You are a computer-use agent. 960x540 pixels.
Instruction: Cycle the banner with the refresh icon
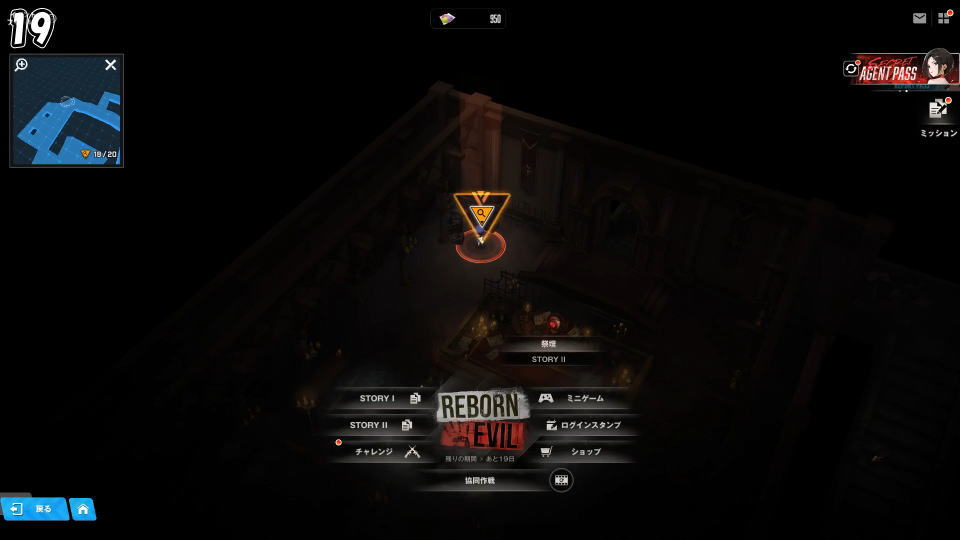tap(851, 69)
